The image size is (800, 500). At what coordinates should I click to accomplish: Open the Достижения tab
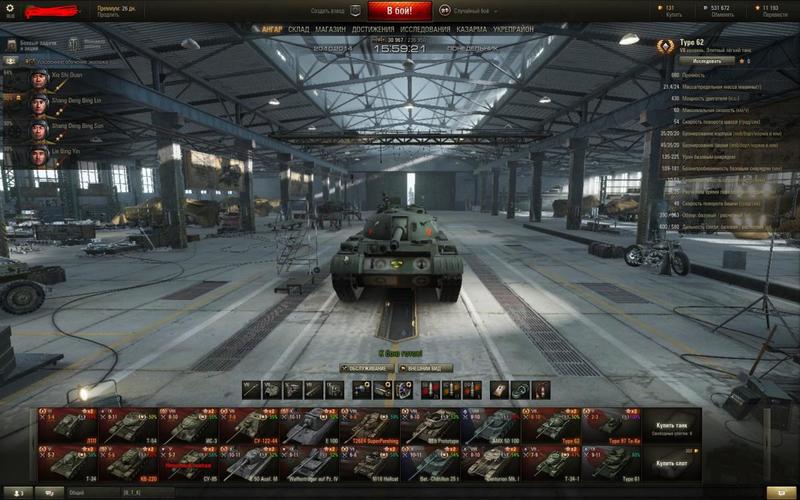point(372,30)
